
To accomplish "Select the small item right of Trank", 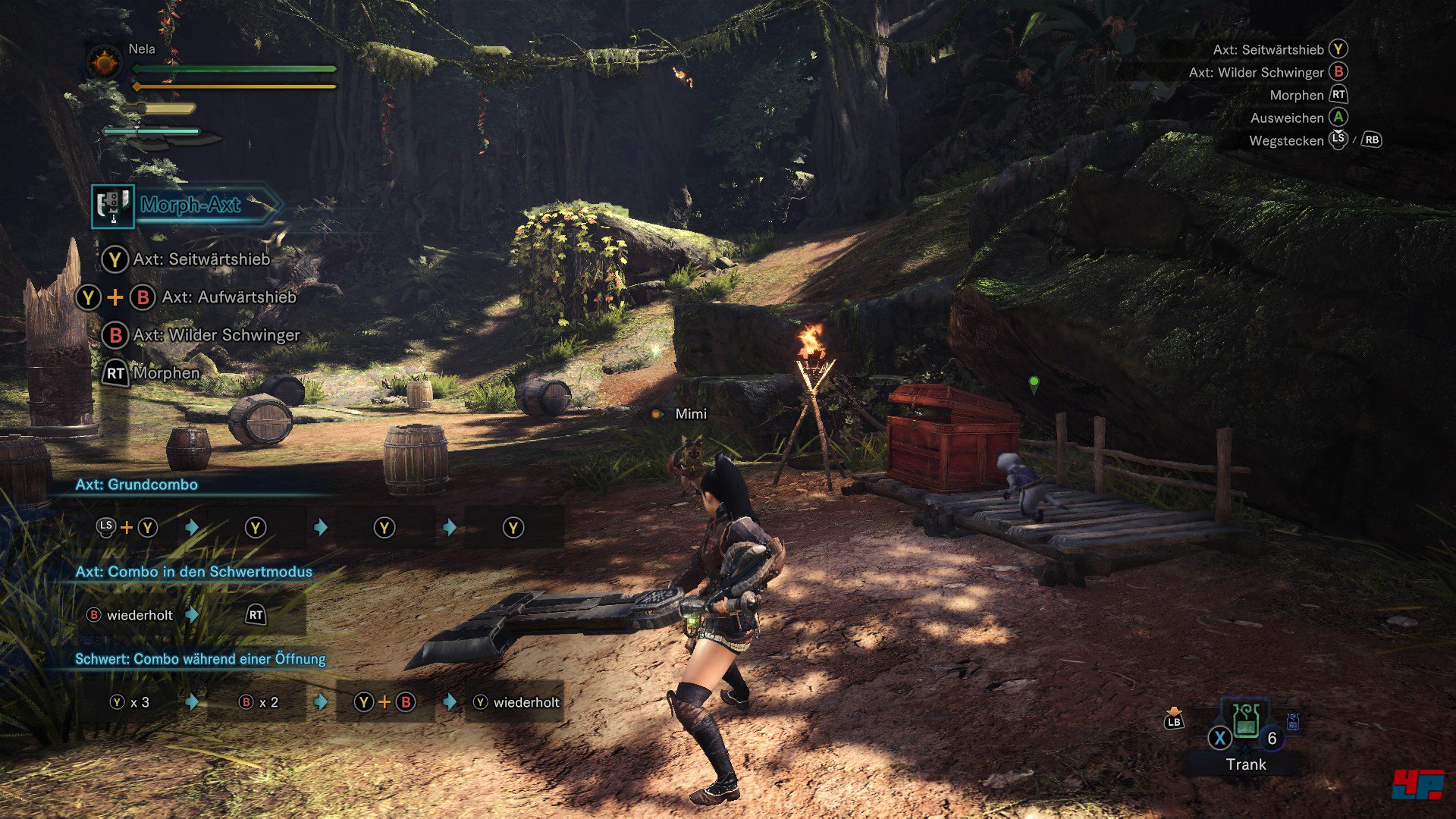I will pos(1293,721).
